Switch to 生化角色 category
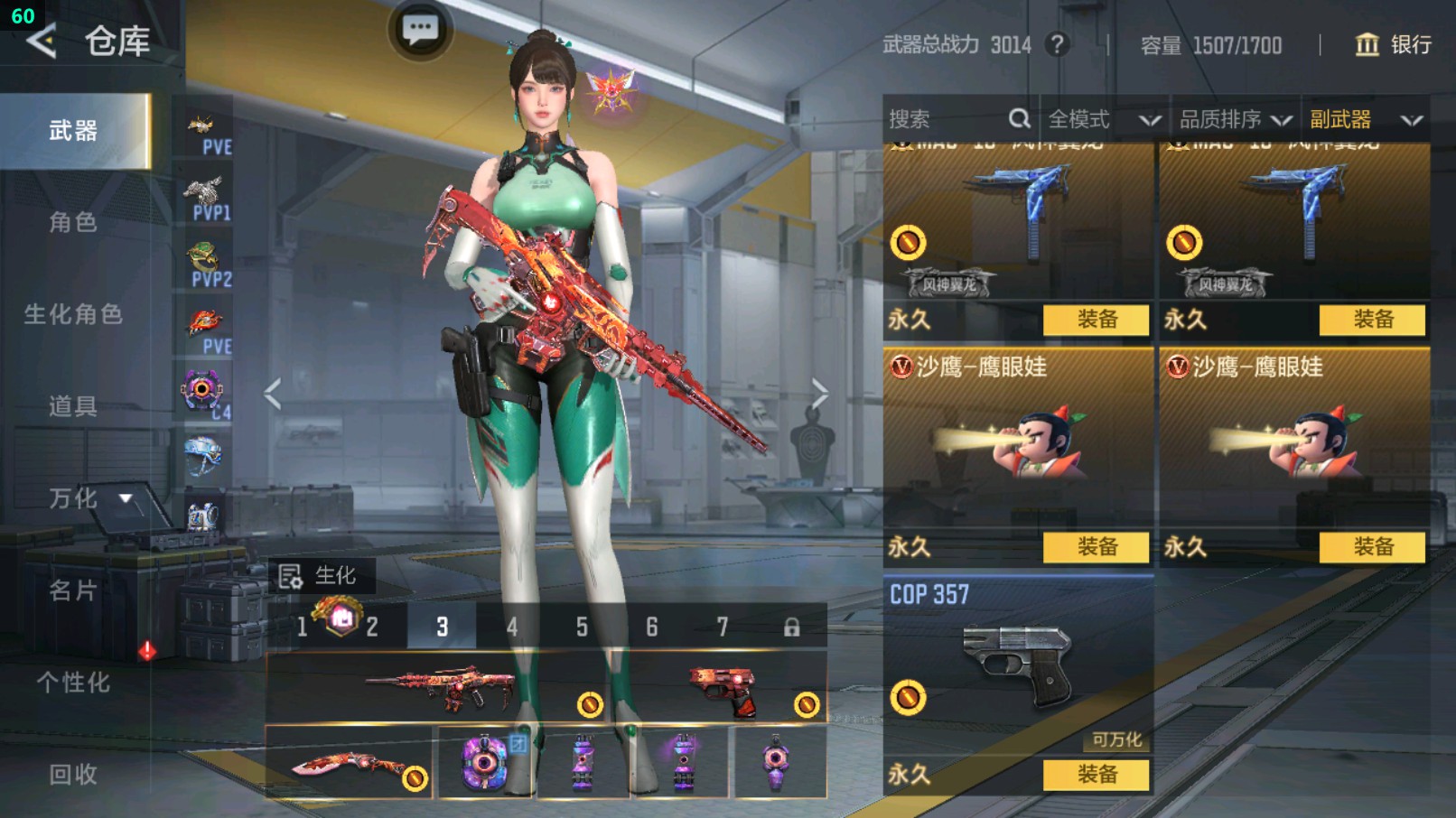The height and width of the screenshot is (818, 1456). pos(73,314)
